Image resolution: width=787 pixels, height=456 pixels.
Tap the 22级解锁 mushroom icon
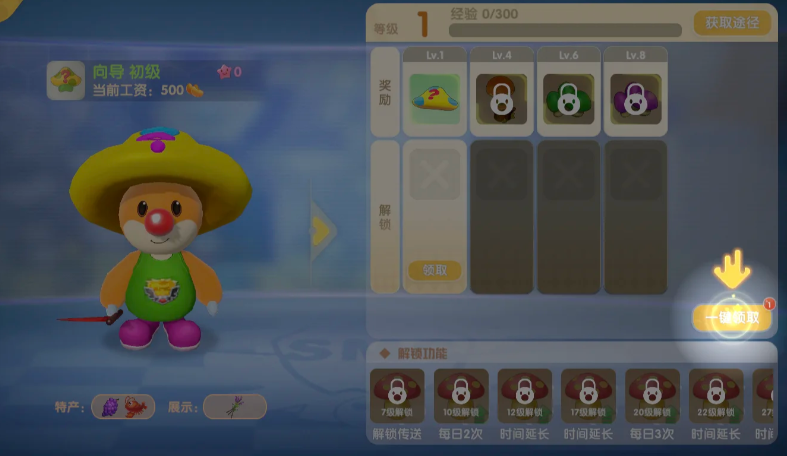pyautogui.click(x=715, y=395)
